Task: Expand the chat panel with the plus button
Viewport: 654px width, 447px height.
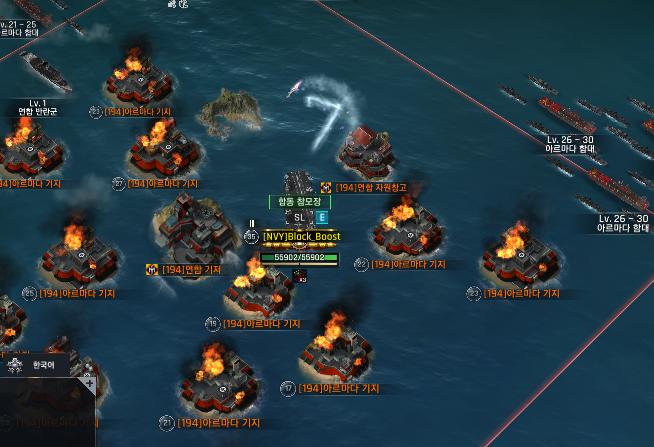Action: [90, 384]
